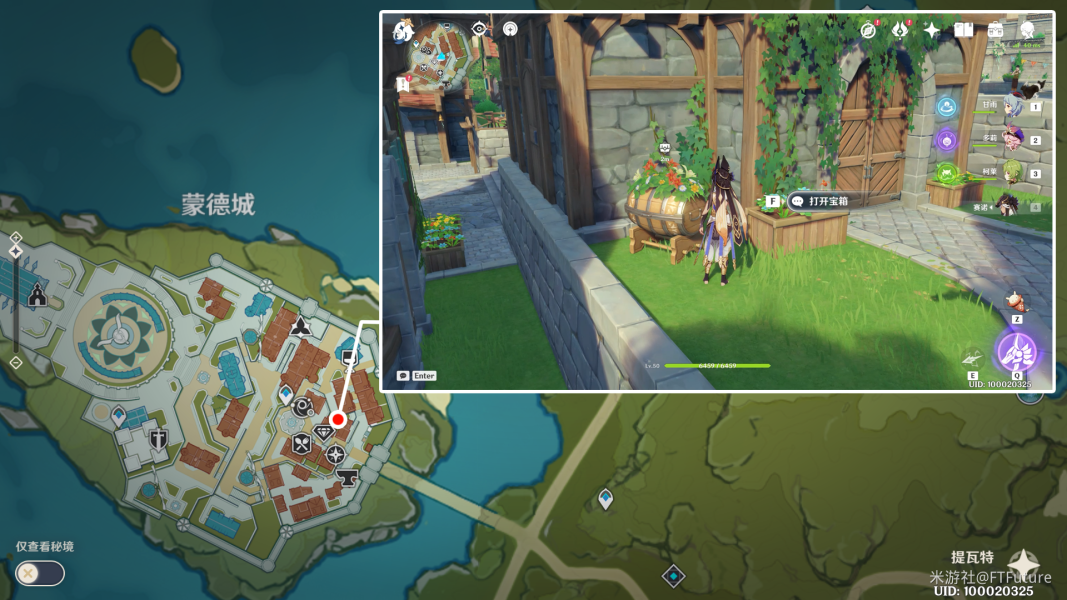
Task: Click the teleport waypoint outside the city bridge
Action: pos(605,498)
